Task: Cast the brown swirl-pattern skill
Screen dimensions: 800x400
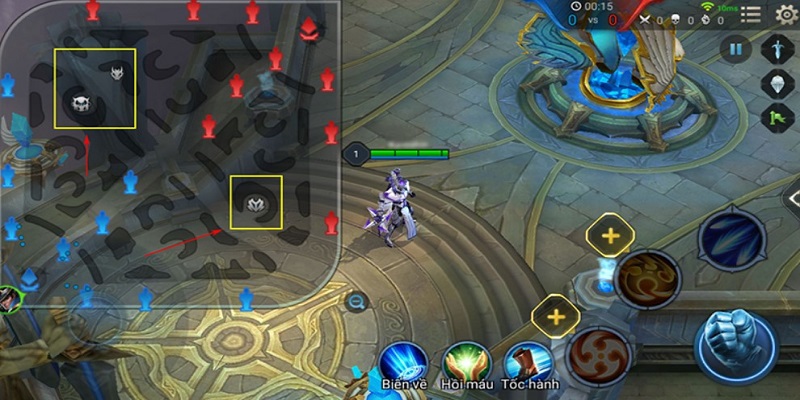Action: click(x=648, y=276)
